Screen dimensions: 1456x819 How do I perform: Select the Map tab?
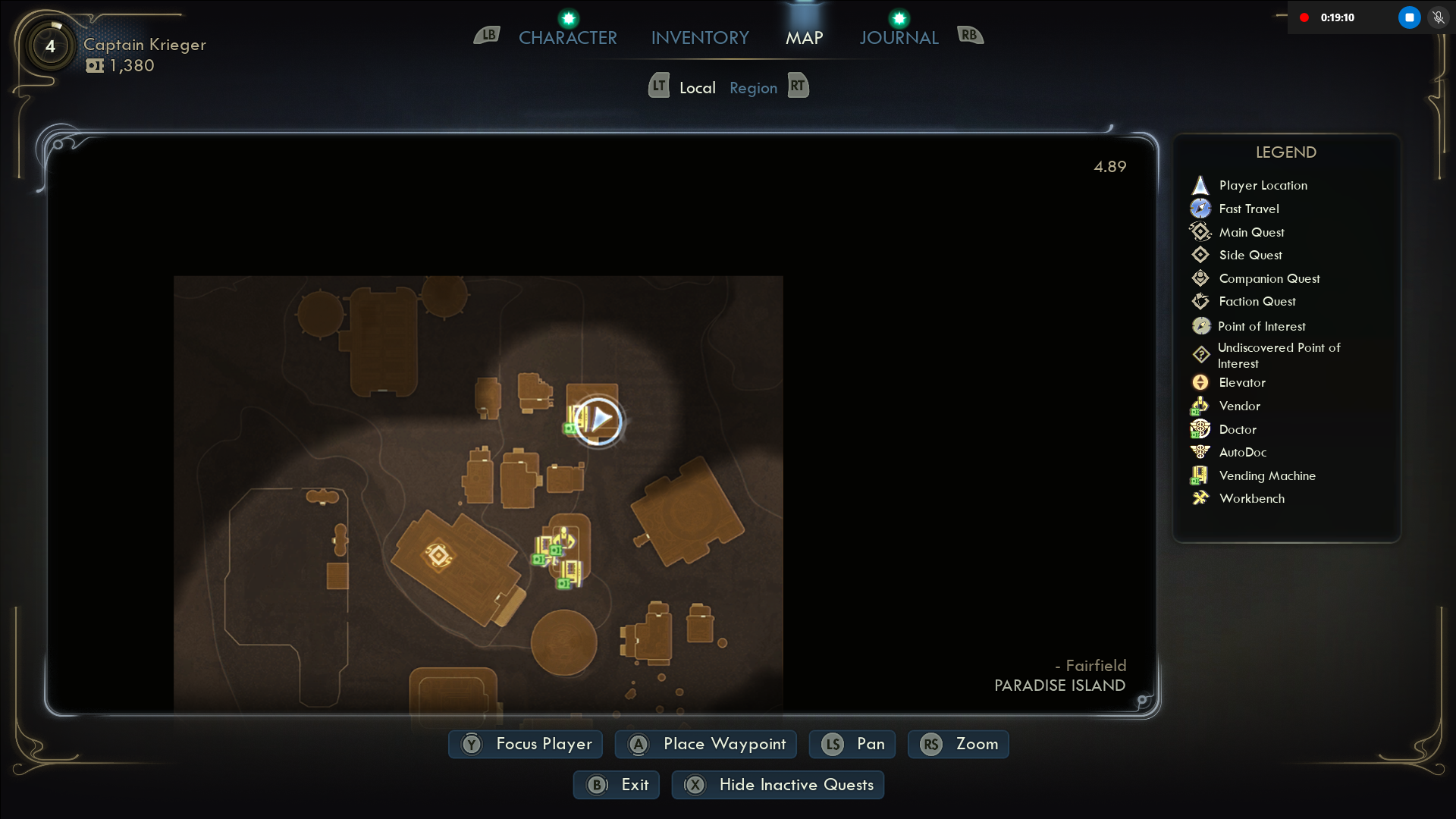(804, 38)
